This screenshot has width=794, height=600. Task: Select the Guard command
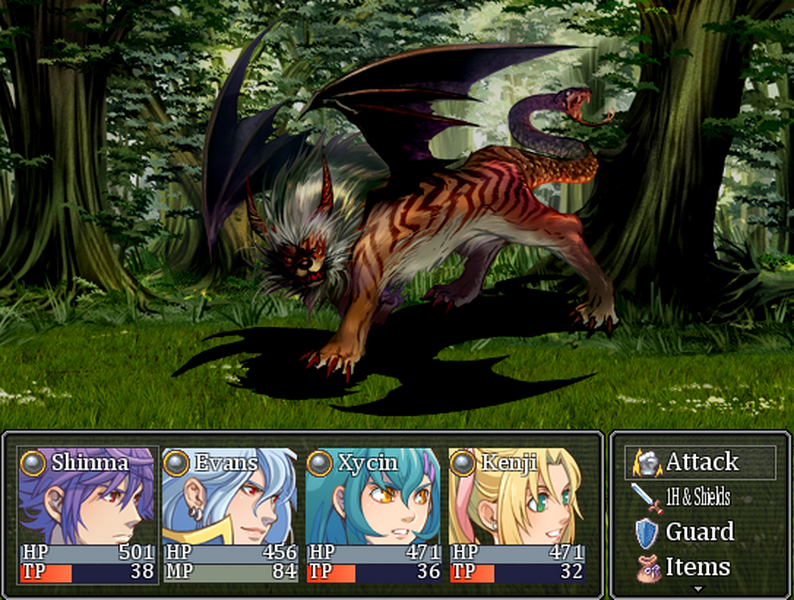[698, 532]
